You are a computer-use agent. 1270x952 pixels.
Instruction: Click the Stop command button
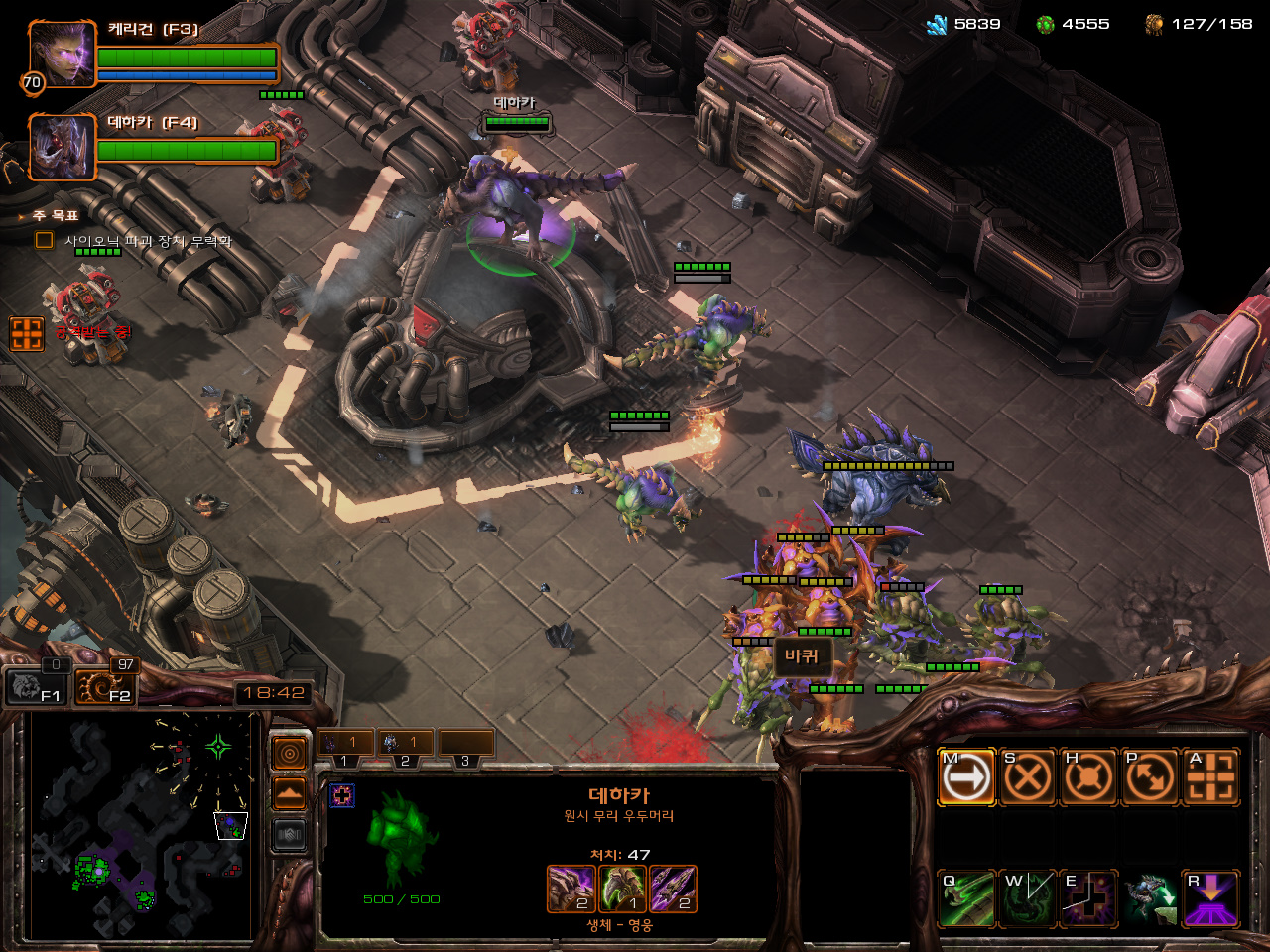tap(1027, 776)
